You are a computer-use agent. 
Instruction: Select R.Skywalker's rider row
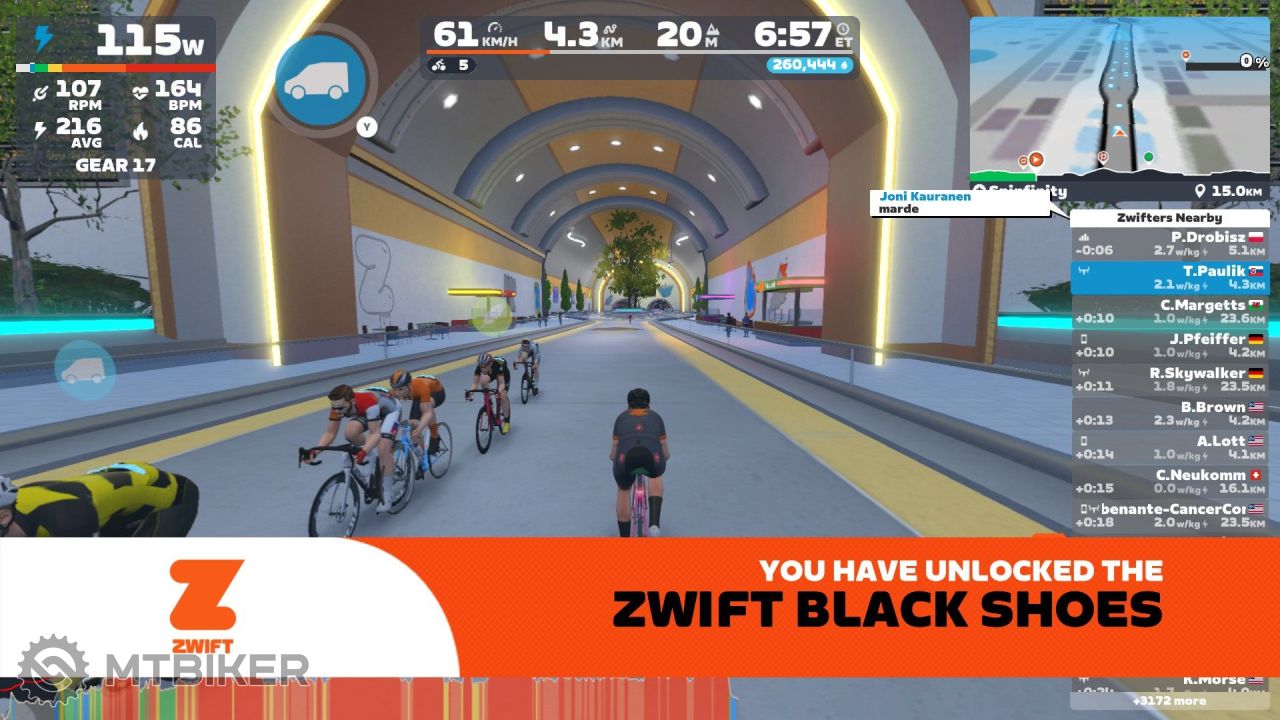tap(1169, 380)
